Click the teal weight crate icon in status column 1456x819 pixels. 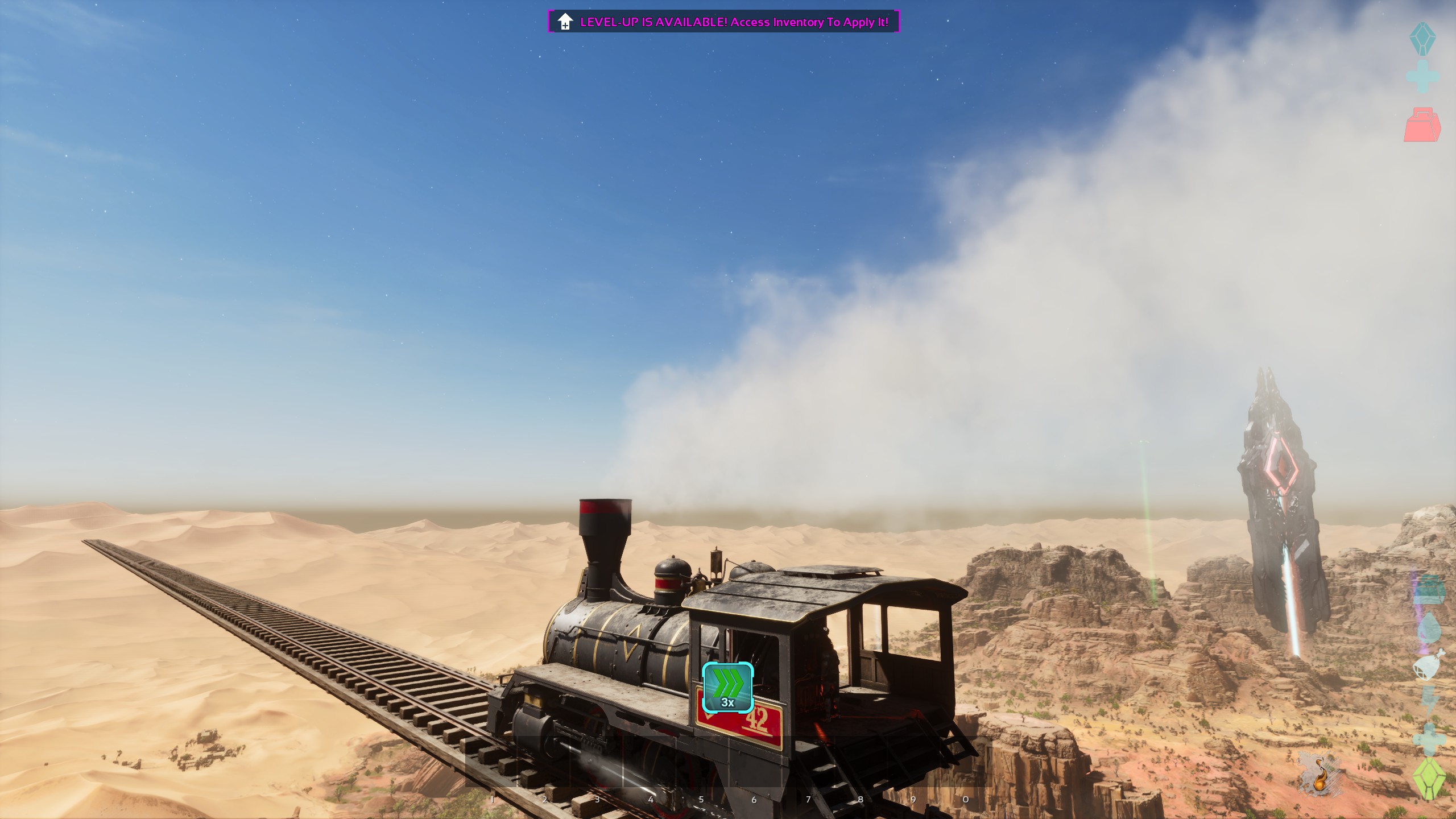click(1429, 589)
